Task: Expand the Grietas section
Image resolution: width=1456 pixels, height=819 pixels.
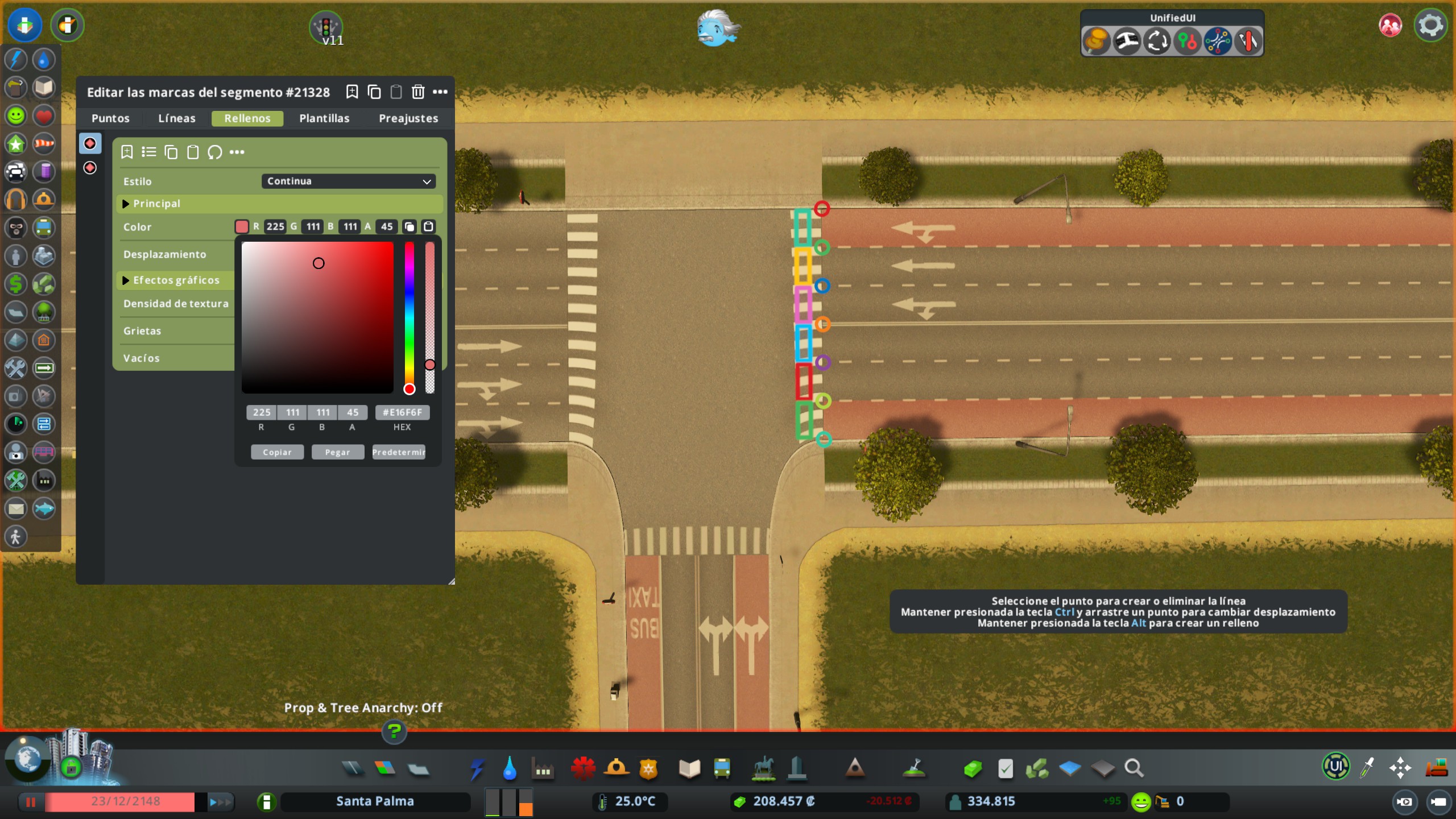Action: tap(142, 330)
